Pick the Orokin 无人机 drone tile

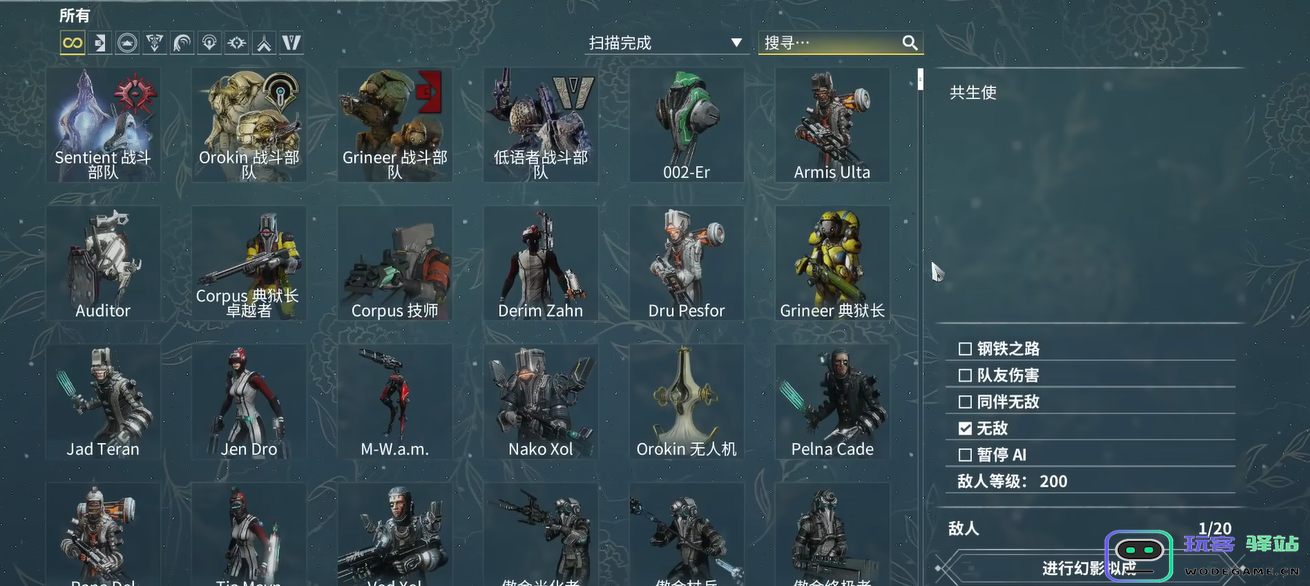[x=687, y=401]
